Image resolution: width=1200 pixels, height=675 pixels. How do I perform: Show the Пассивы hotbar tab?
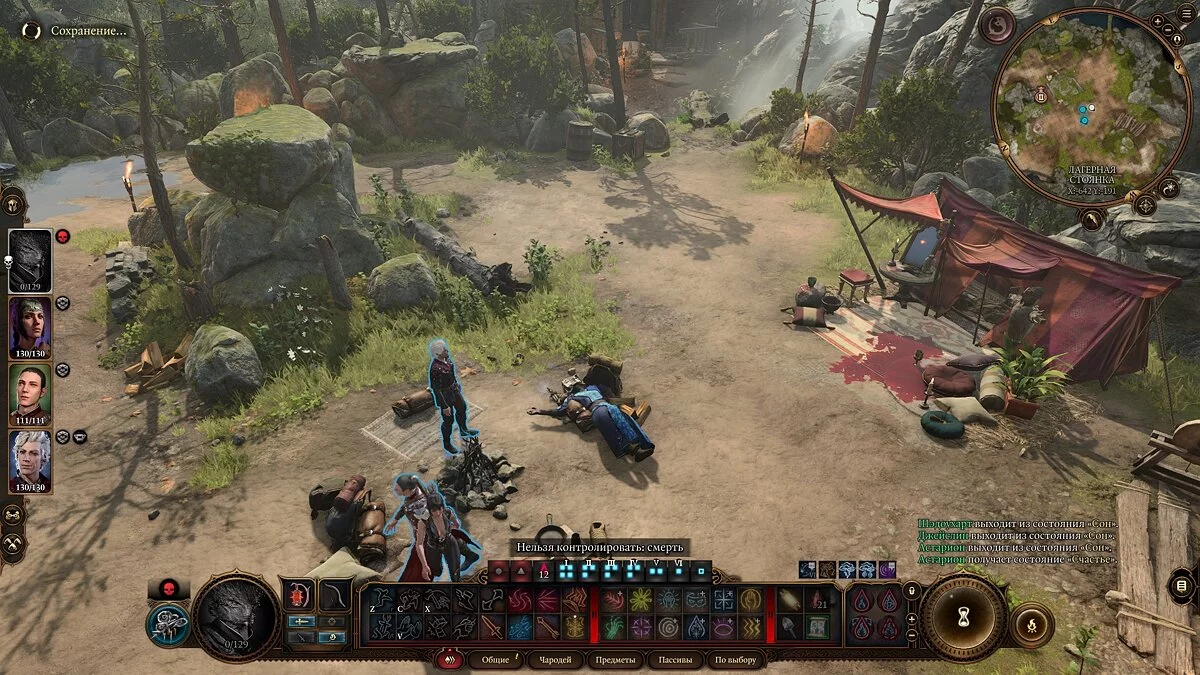[x=675, y=660]
